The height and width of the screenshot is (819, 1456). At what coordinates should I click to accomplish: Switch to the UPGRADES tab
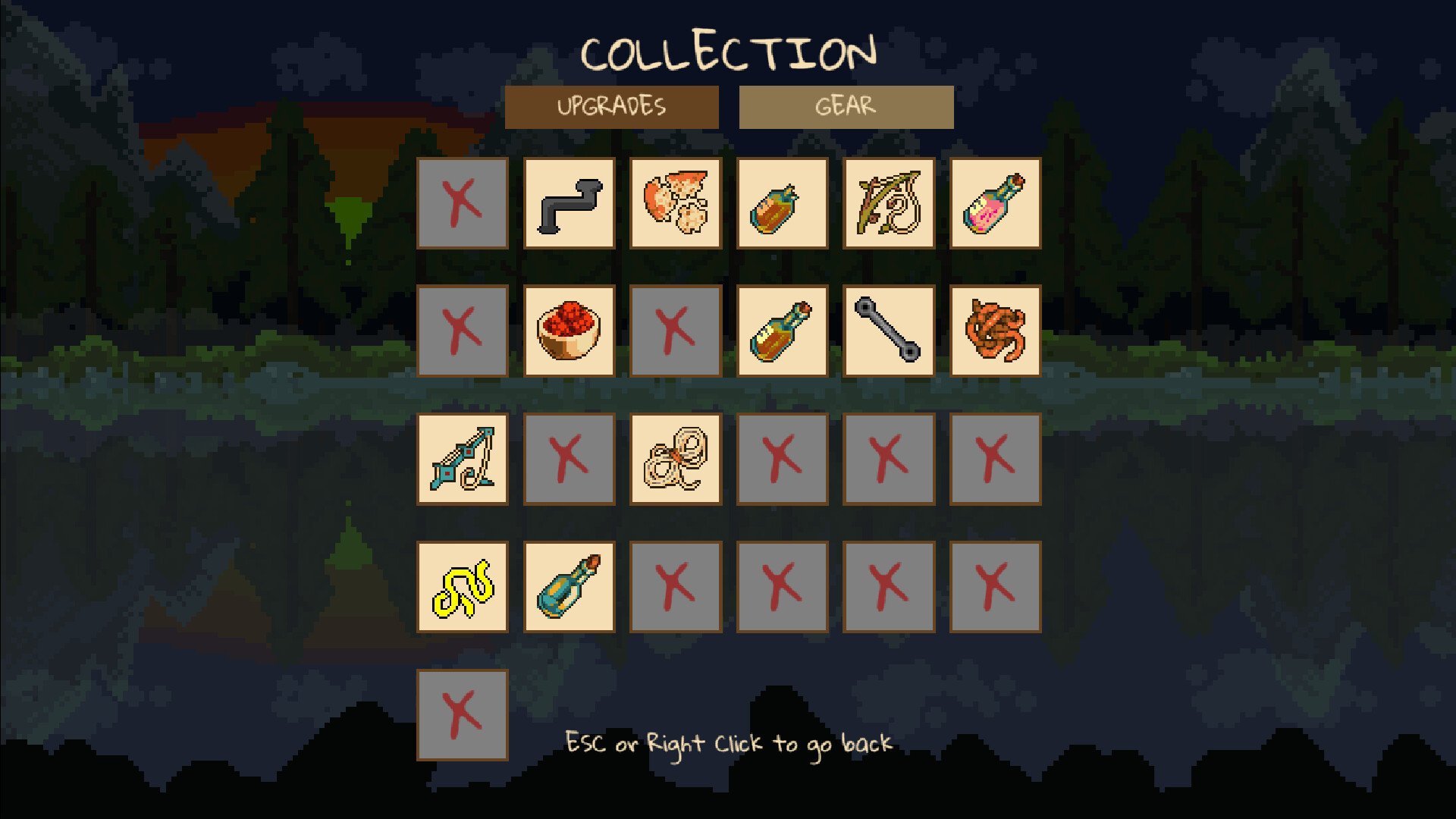[613, 106]
